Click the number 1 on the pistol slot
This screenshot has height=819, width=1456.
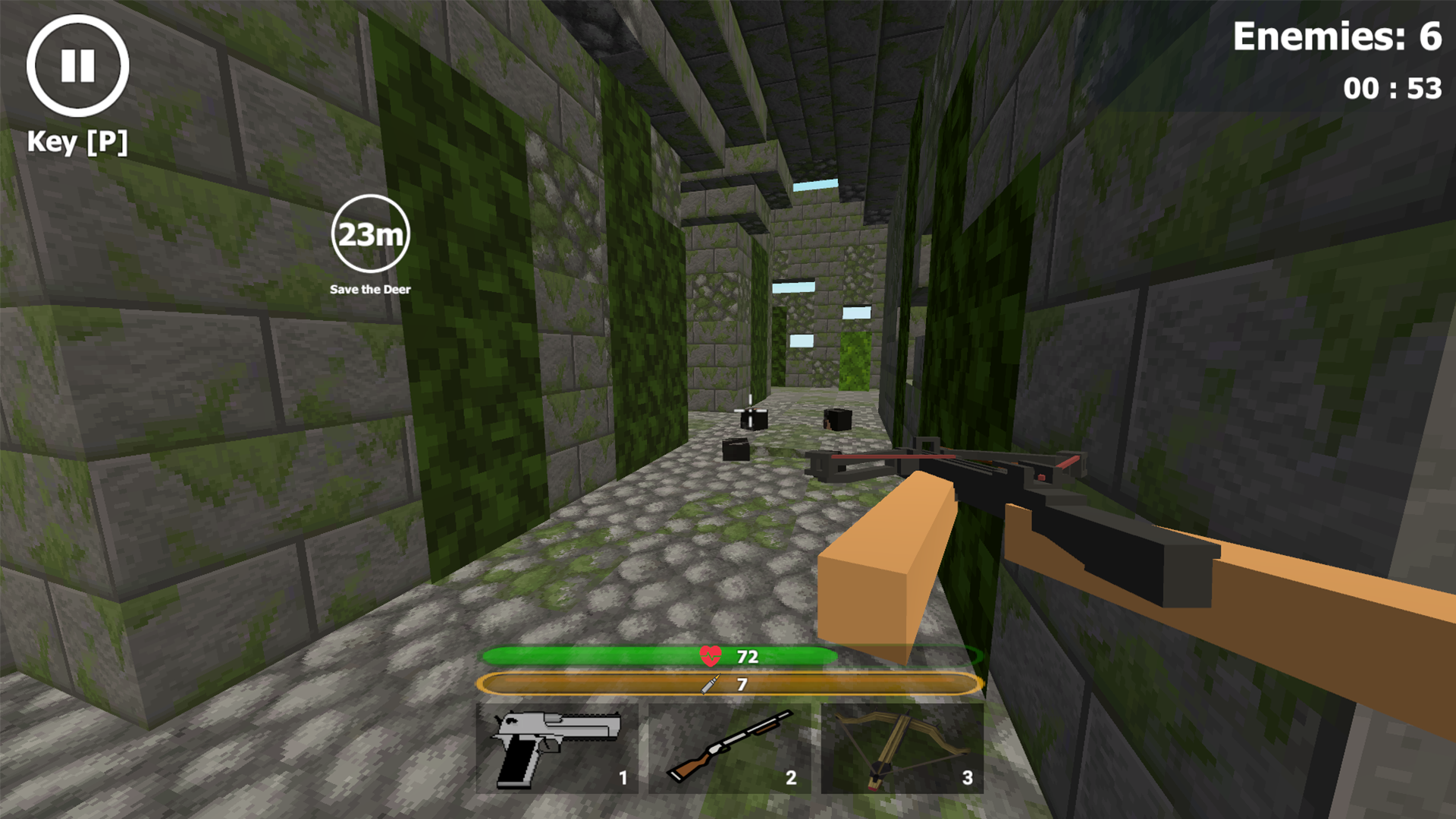coord(622,777)
